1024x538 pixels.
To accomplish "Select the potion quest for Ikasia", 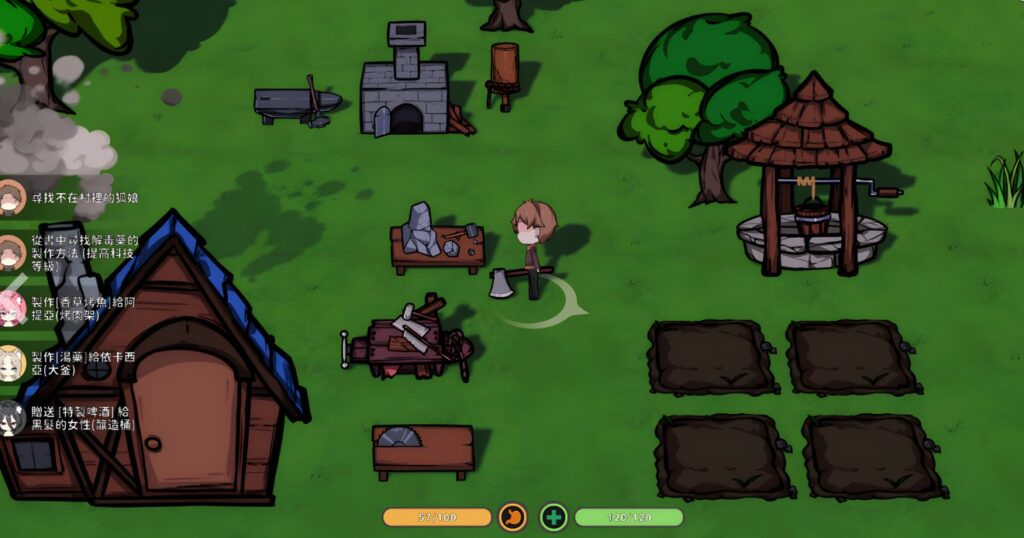I will (82, 363).
